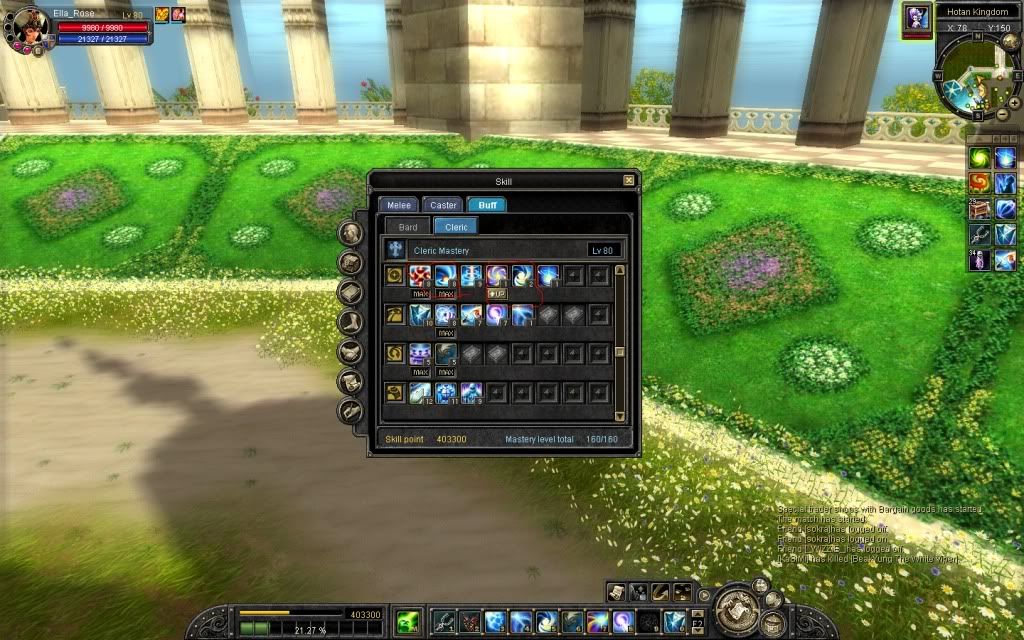Click the Ella_Rose character portrait
Viewport: 1024px width, 640px height.
(28, 25)
